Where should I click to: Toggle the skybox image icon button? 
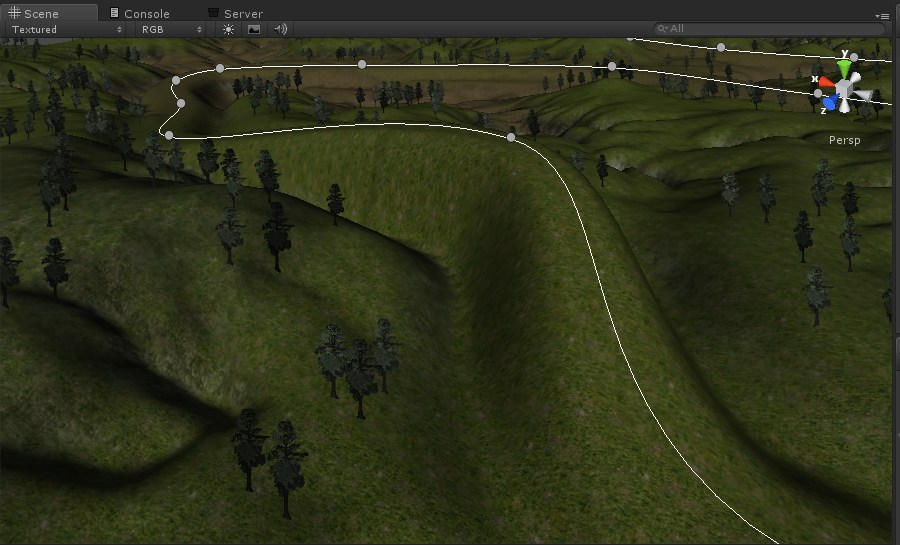254,29
